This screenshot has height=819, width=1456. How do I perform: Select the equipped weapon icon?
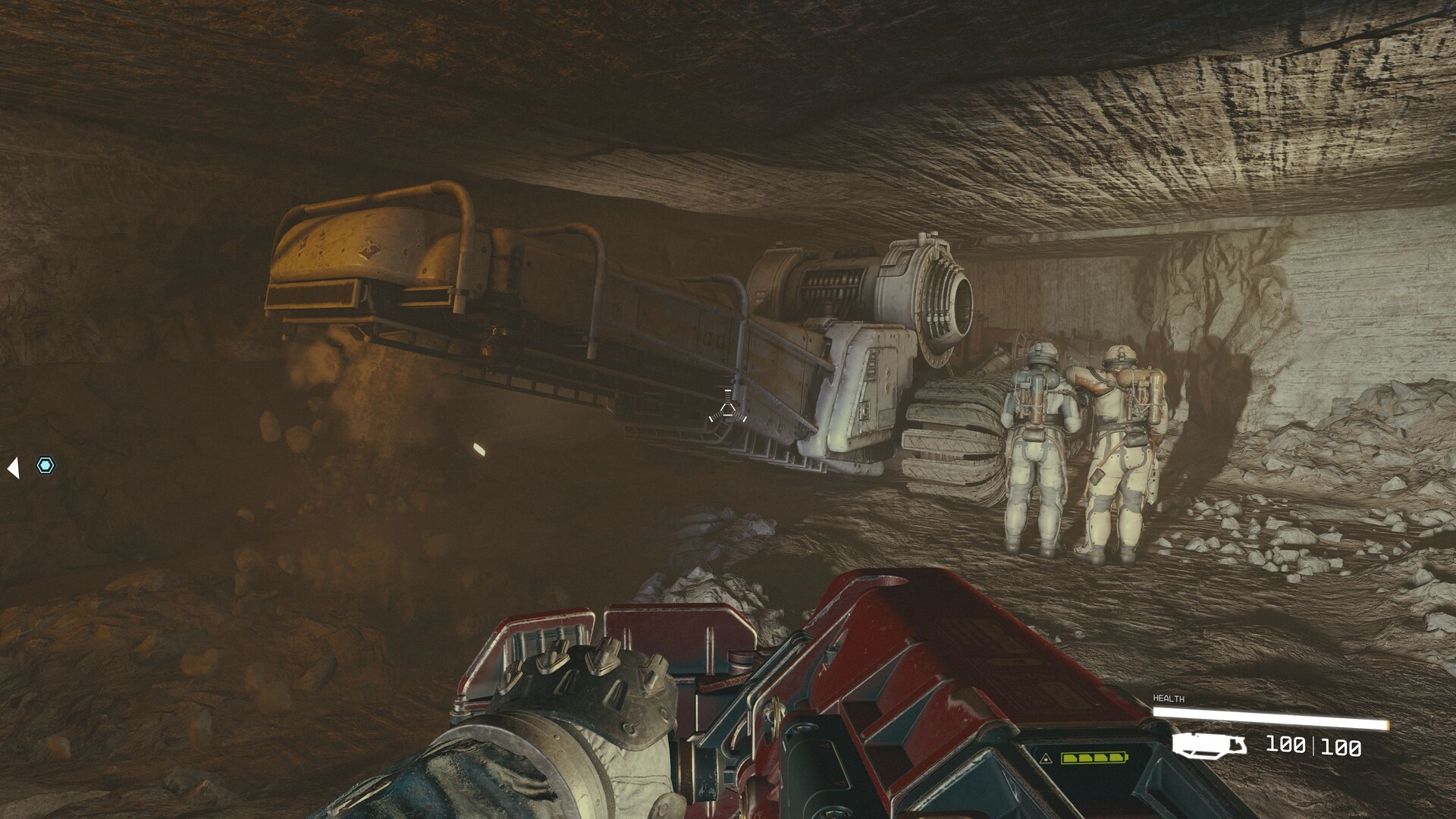pos(1209,745)
